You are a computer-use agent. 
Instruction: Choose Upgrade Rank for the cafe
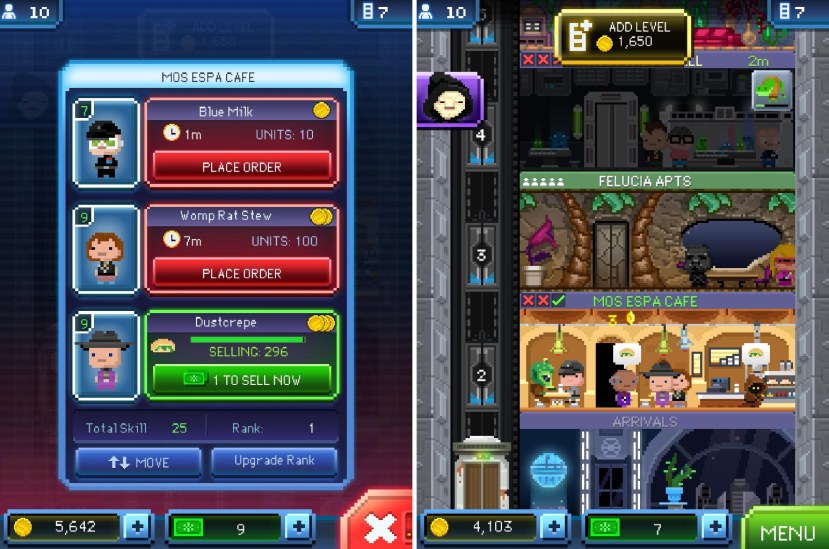pos(273,462)
